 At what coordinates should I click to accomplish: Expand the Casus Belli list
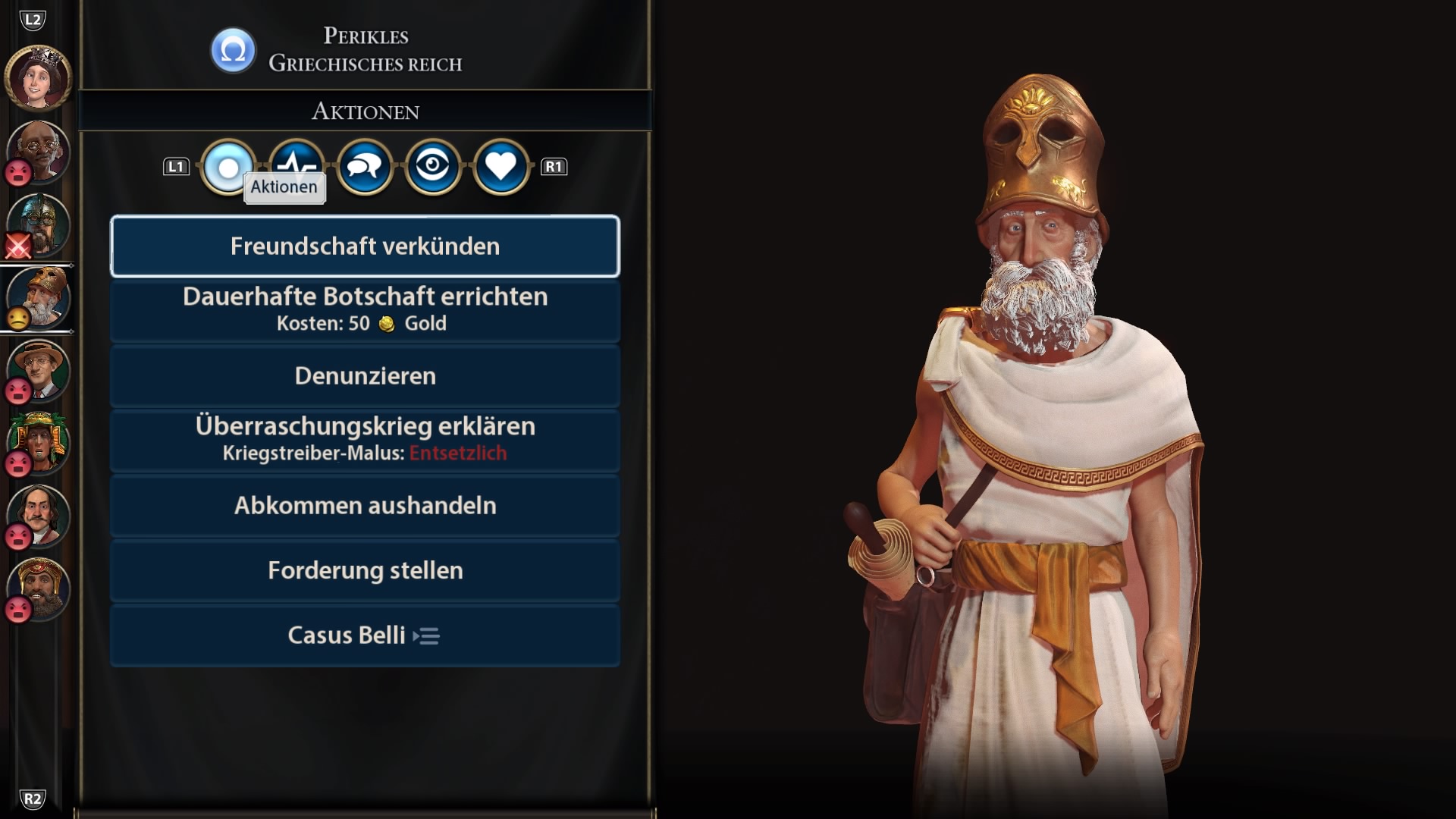[365, 635]
